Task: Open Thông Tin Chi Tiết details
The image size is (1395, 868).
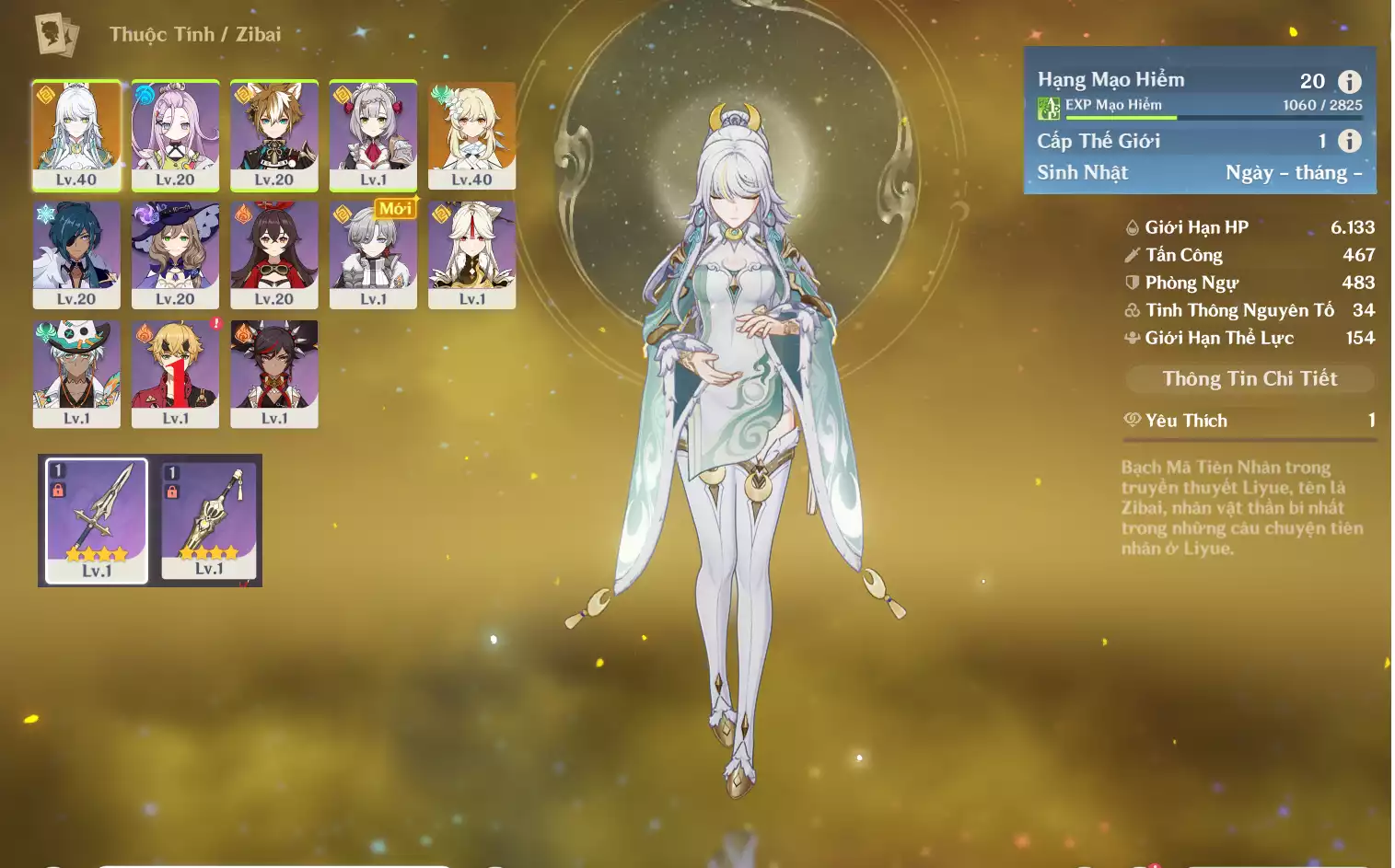Action: coord(1250,378)
